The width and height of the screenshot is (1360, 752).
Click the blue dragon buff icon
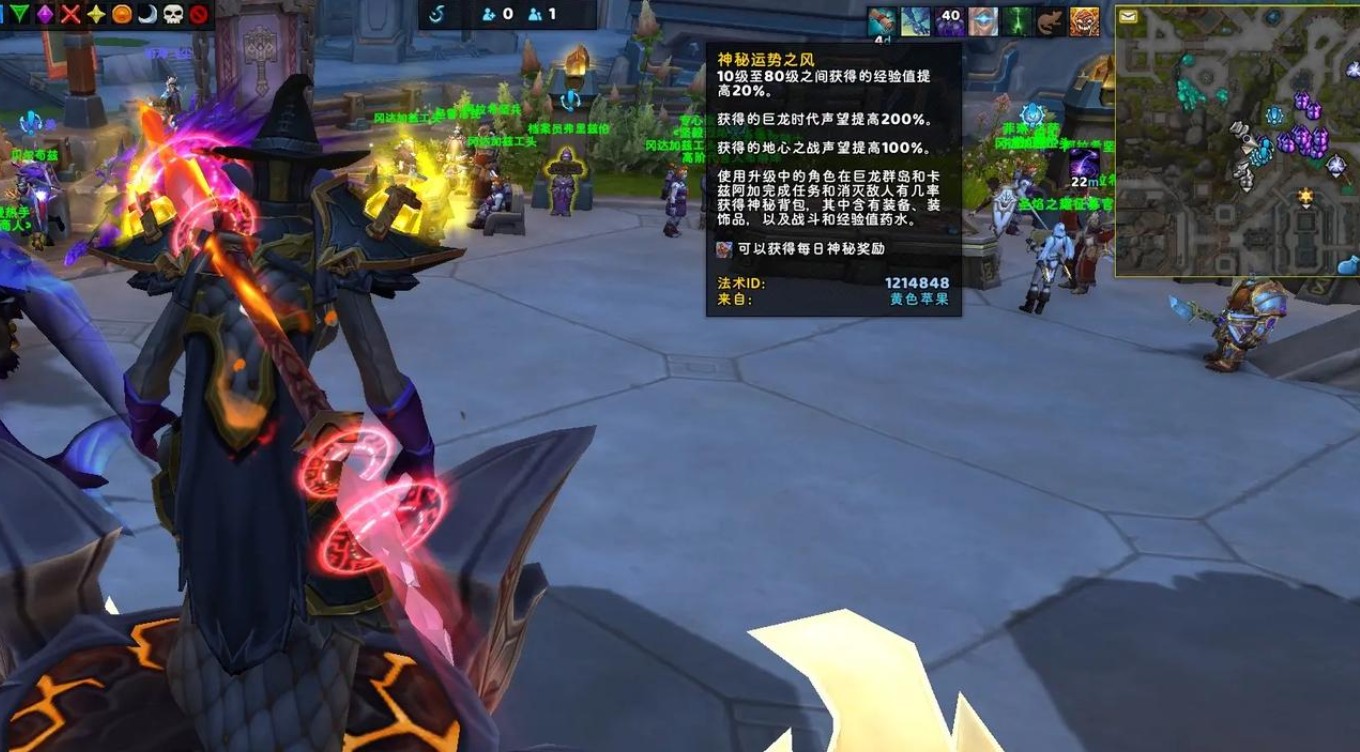click(x=915, y=21)
